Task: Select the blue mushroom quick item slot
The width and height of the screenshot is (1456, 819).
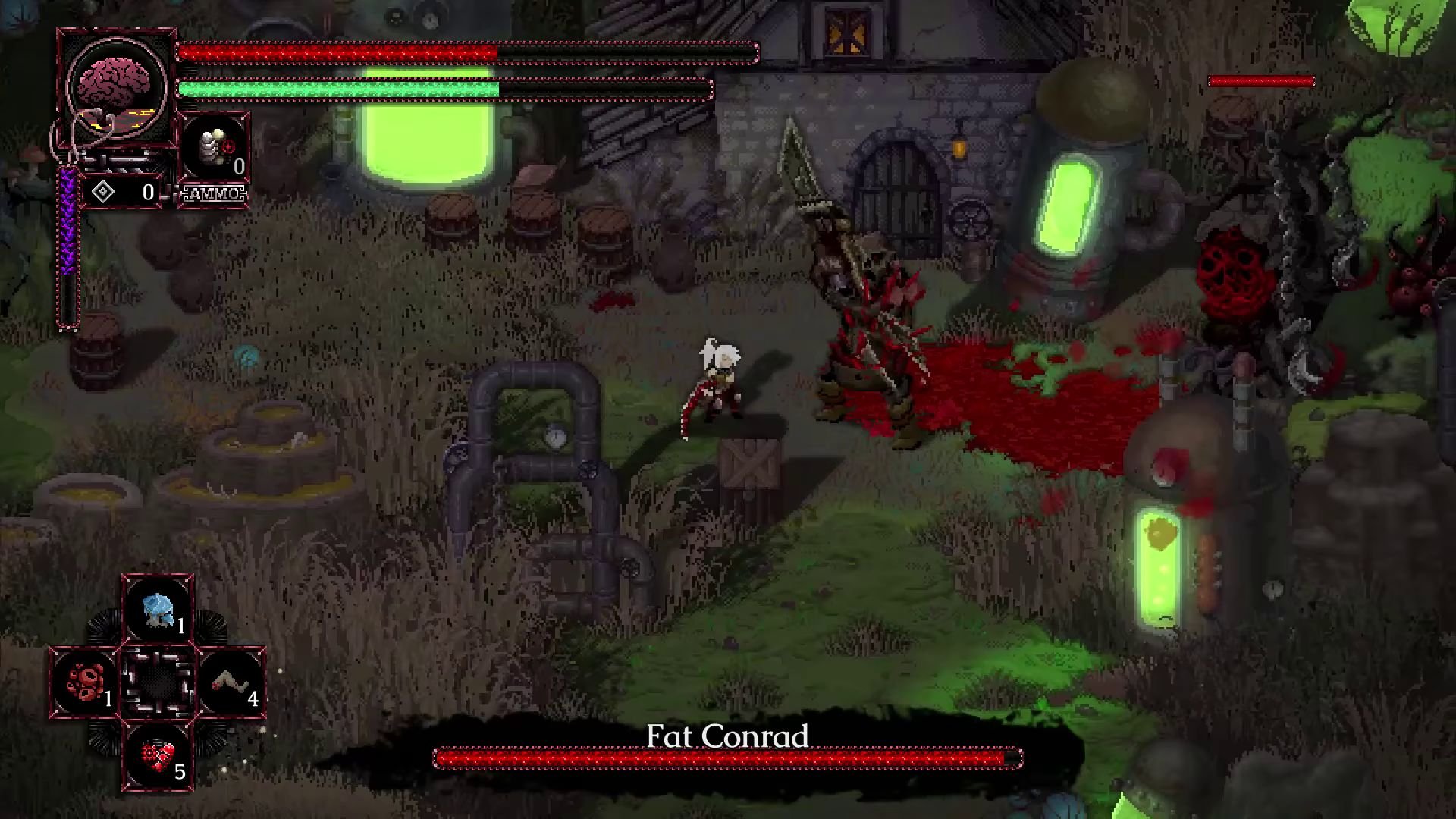Action: (x=158, y=610)
